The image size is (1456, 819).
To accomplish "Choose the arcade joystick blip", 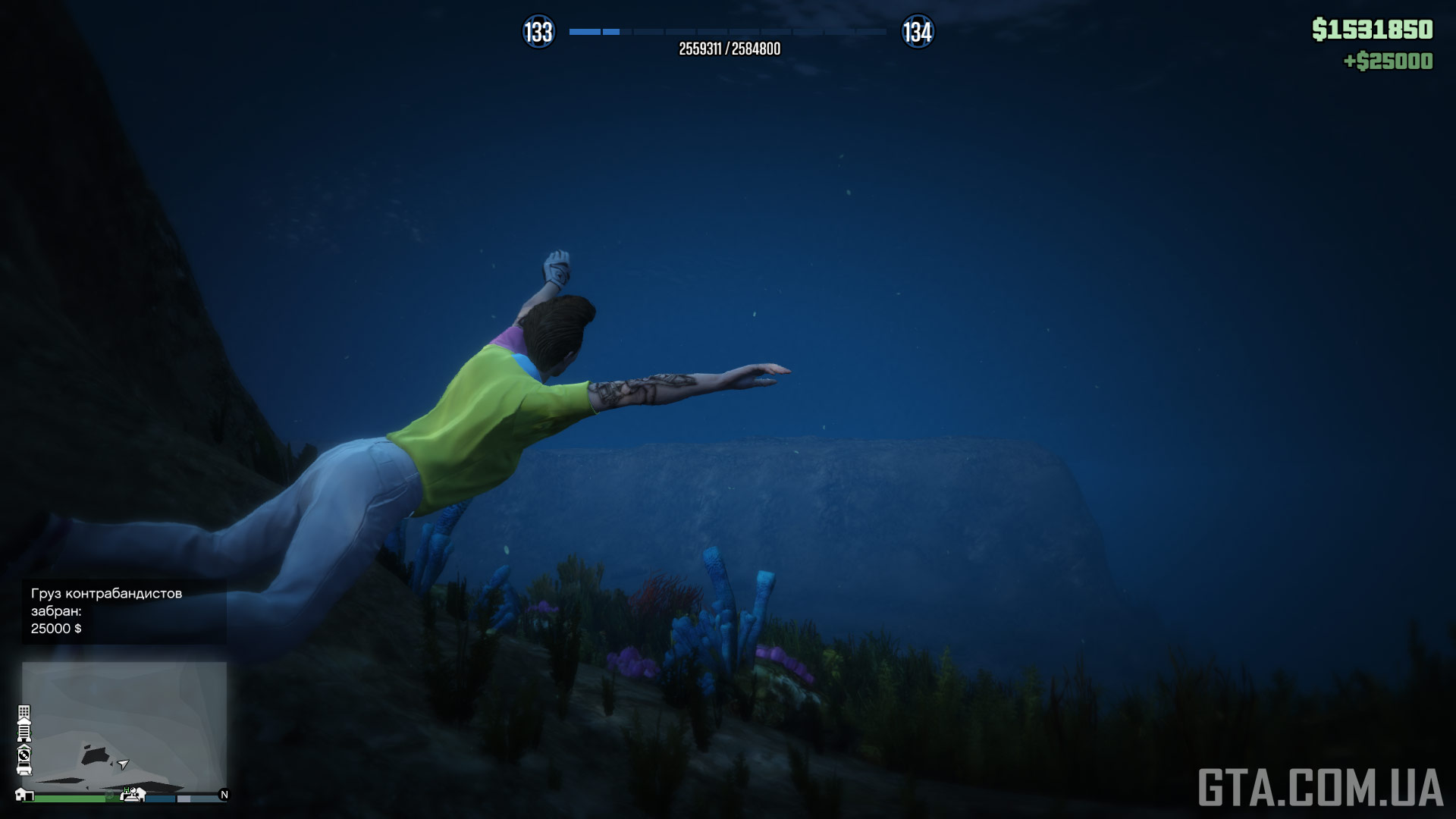I will (133, 794).
